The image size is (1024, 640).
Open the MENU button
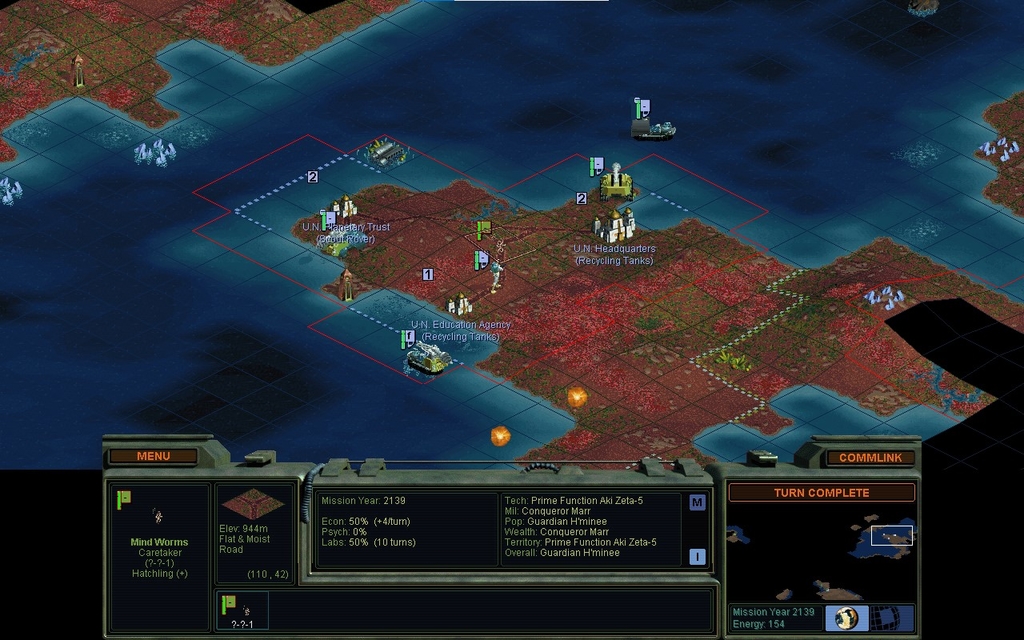153,457
